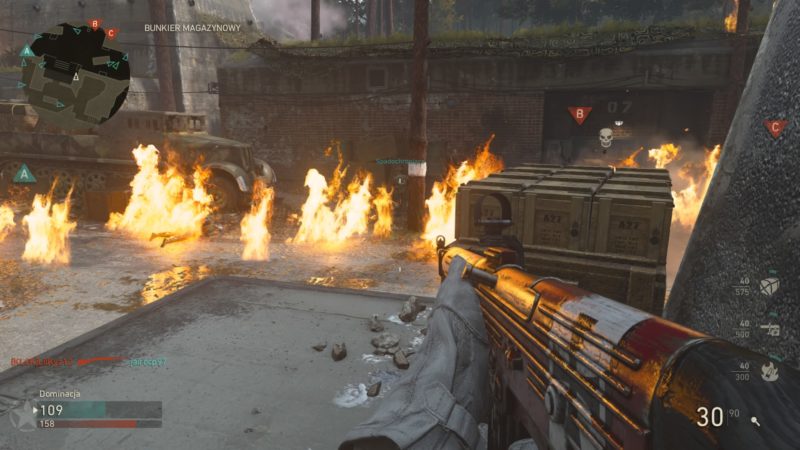
Task: Select the red B marker on the minimap
Action: (x=95, y=24)
